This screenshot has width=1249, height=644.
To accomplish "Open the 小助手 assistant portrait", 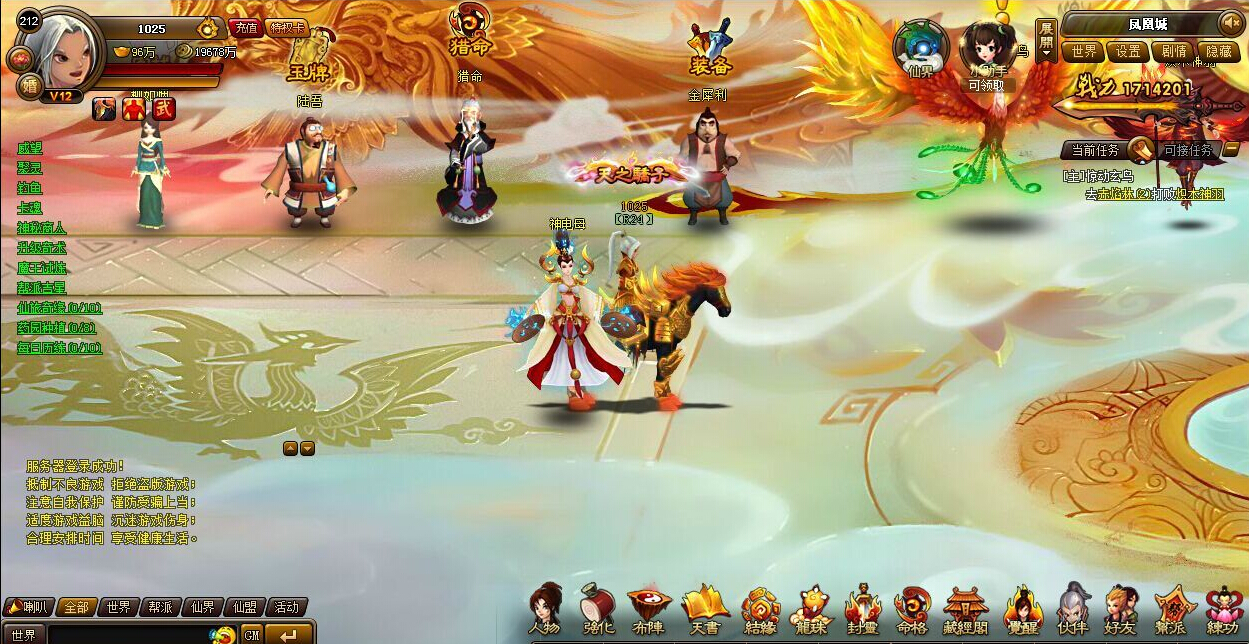I will [x=987, y=47].
